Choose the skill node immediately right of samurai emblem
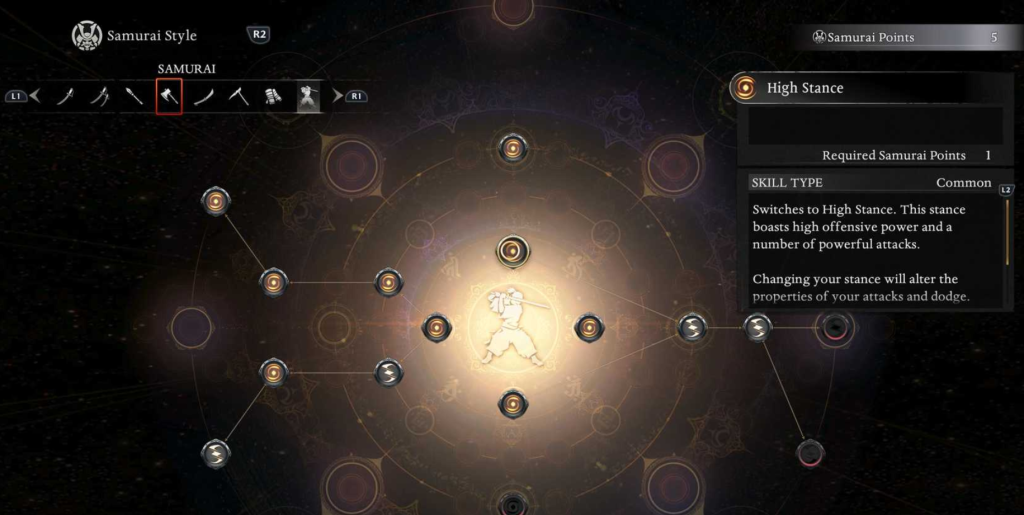 588,327
